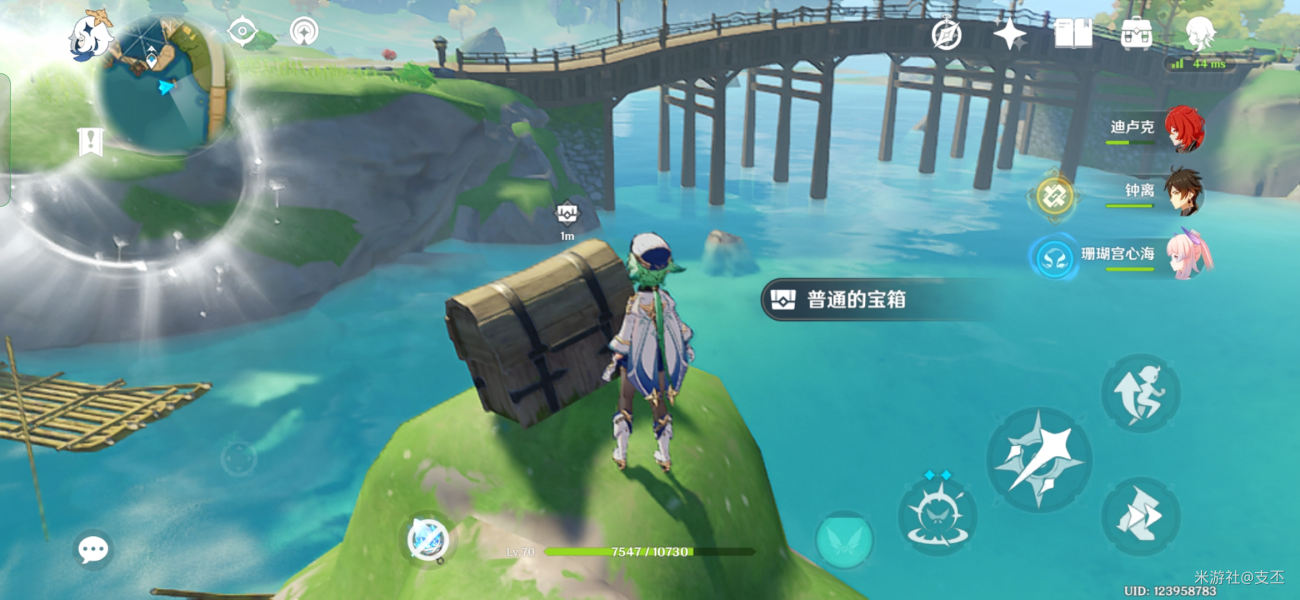Switch to party member 钟离

1183,191
